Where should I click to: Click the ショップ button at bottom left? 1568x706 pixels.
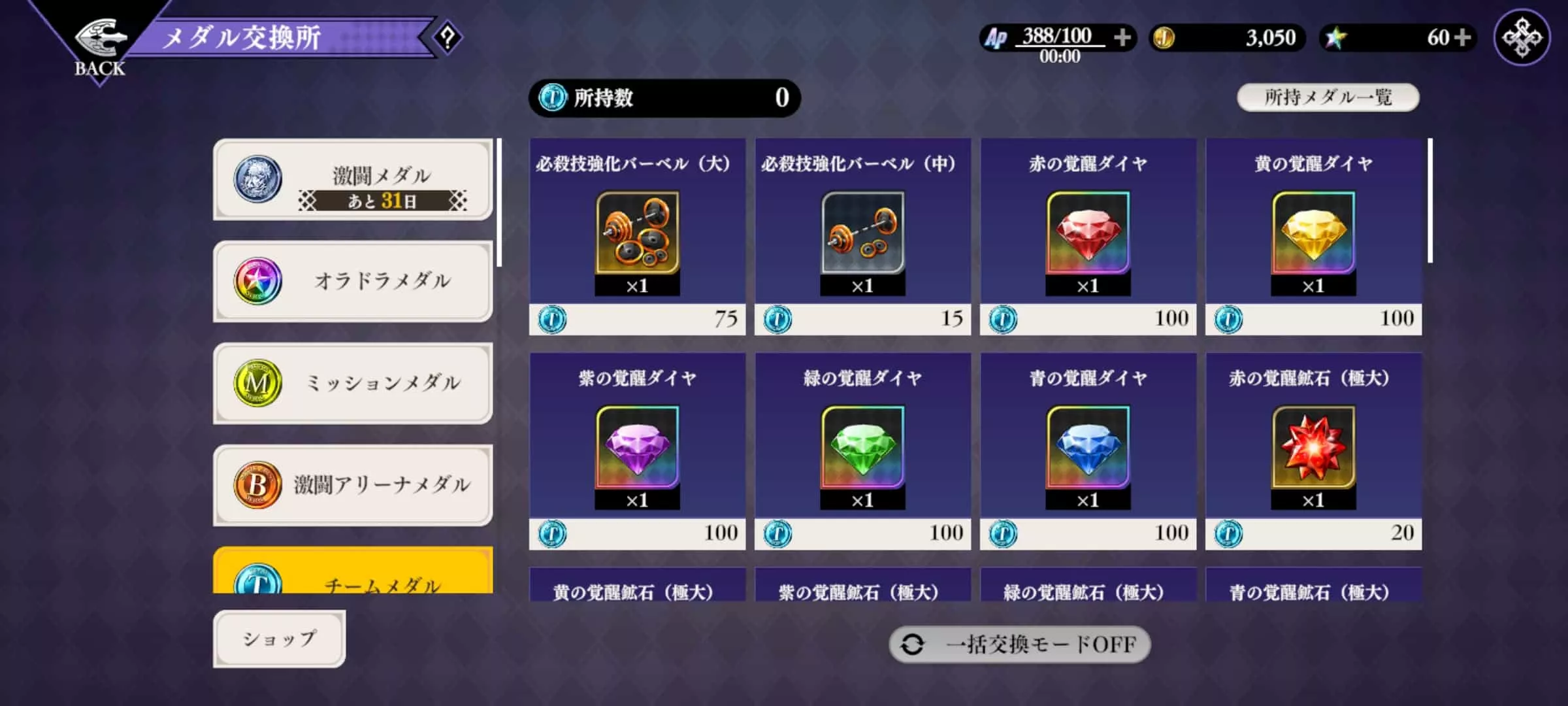tap(280, 639)
